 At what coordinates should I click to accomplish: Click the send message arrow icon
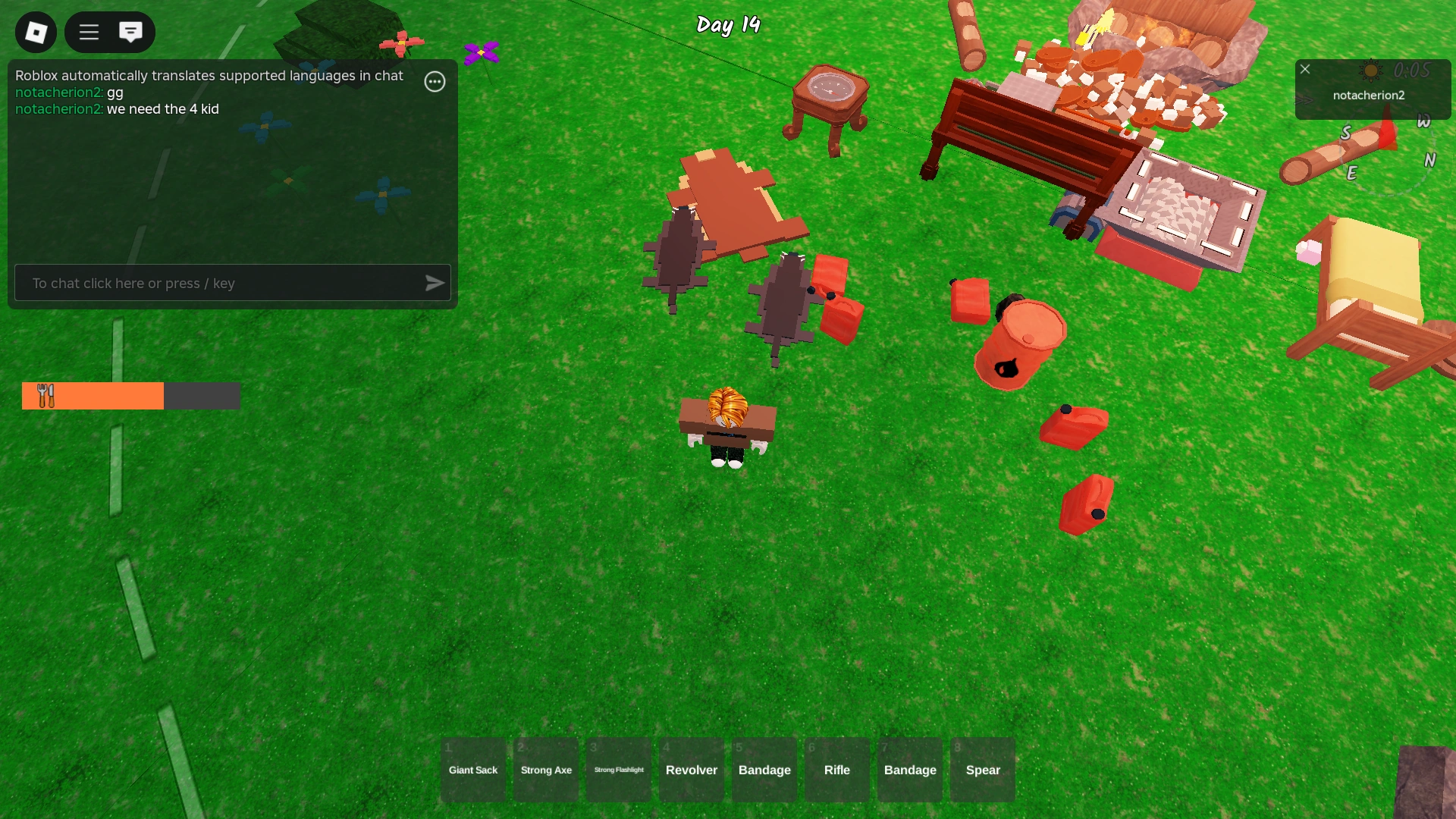[x=434, y=283]
